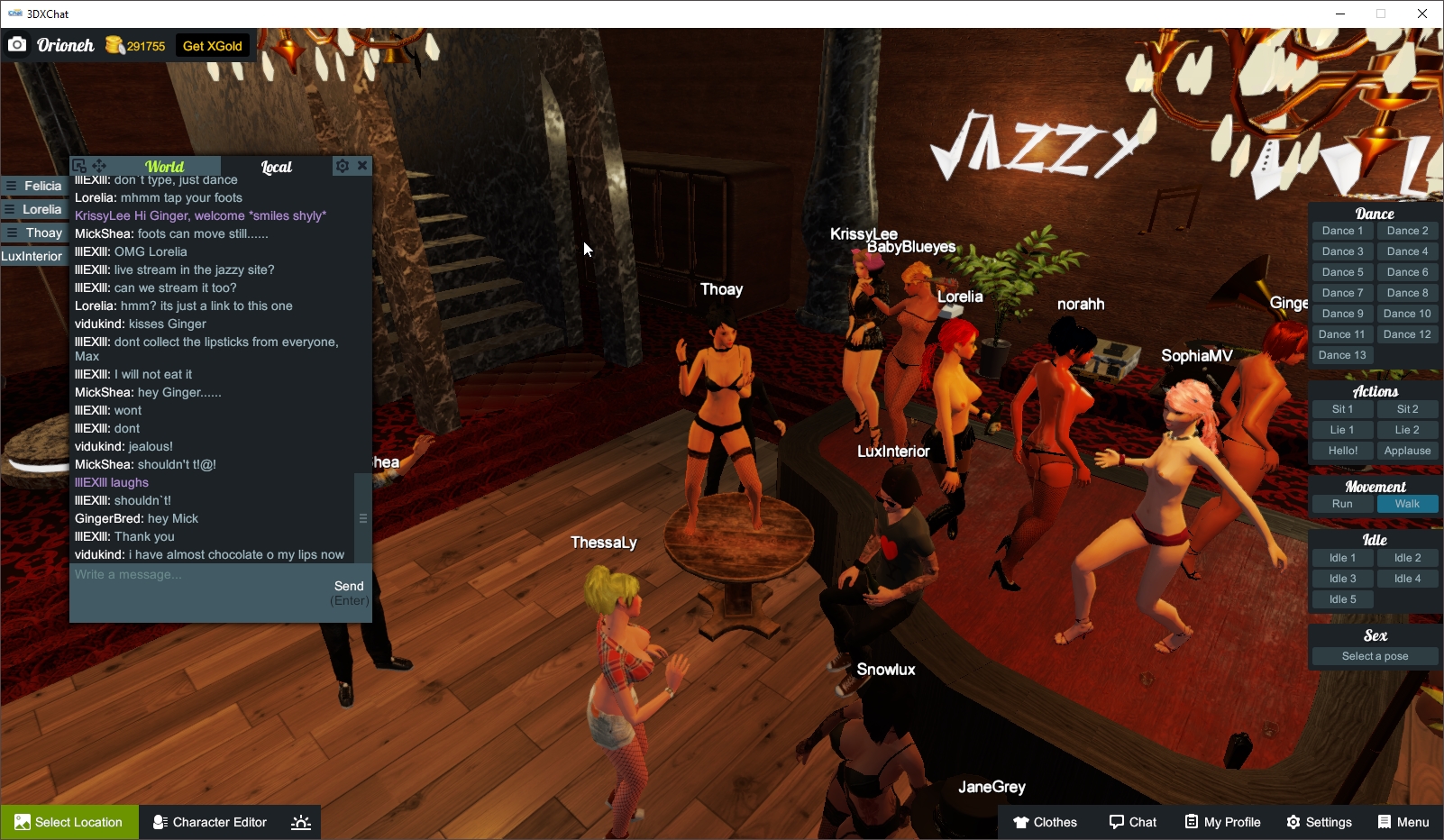Viewport: 1444px width, 840px height.
Task: Enable Run movement mode
Action: tap(1342, 504)
